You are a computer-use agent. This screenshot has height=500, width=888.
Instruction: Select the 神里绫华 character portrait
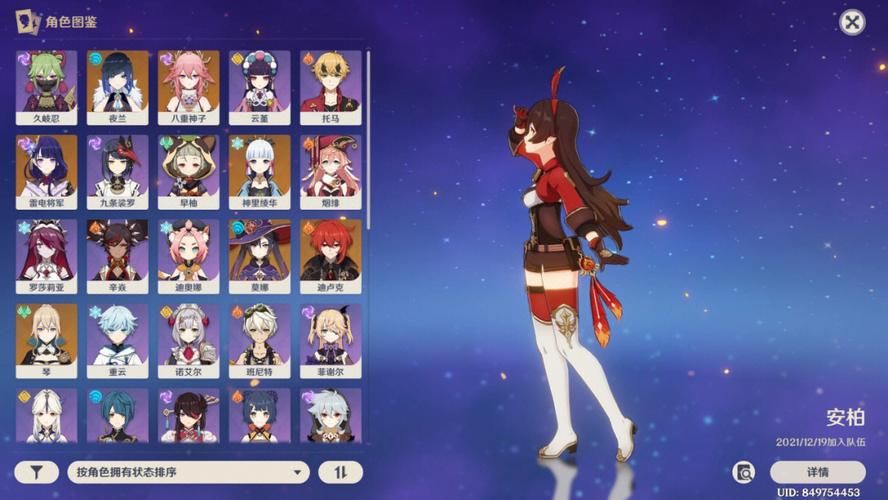[259, 171]
